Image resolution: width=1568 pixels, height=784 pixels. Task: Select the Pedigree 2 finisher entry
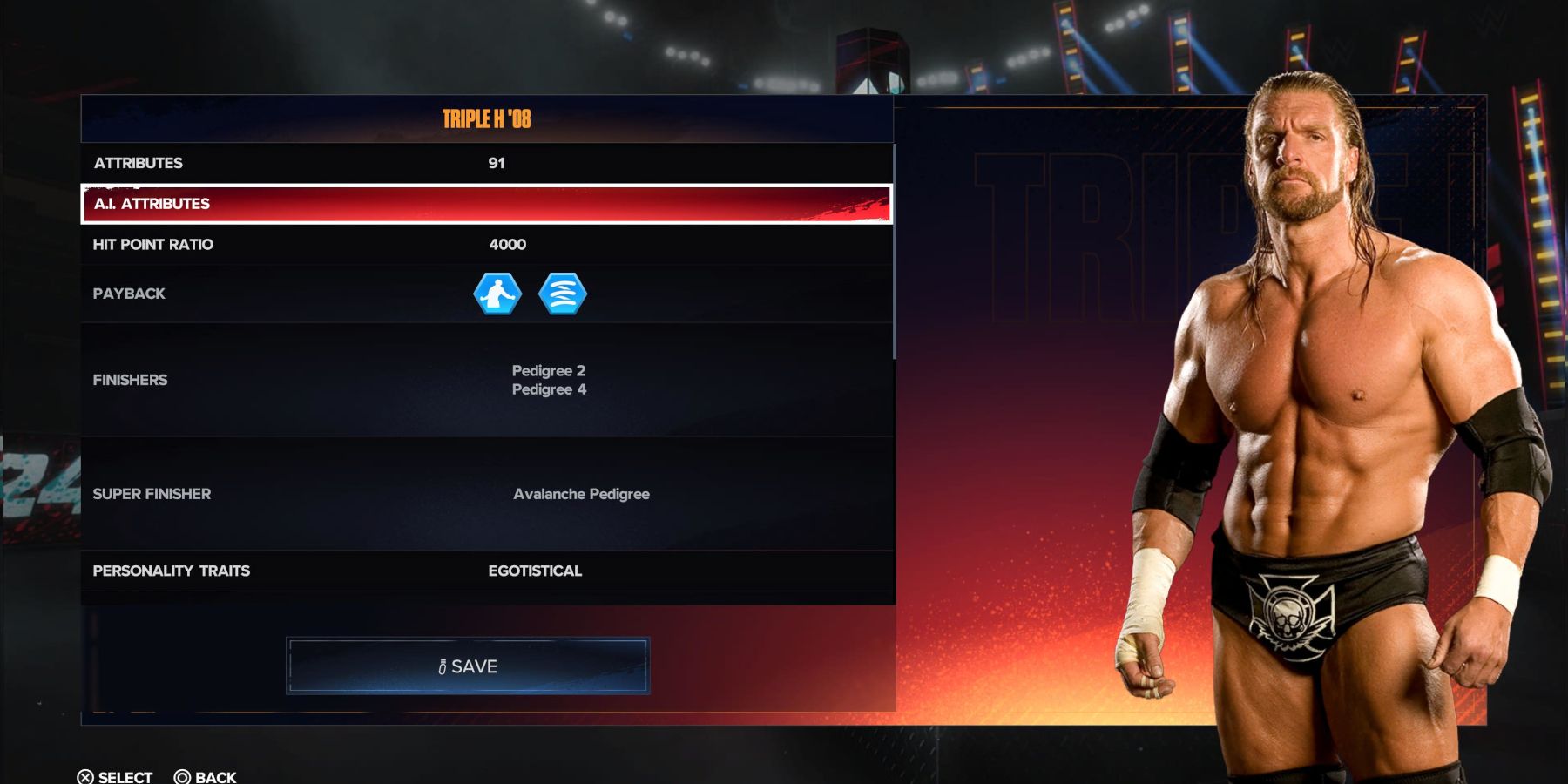coord(548,370)
